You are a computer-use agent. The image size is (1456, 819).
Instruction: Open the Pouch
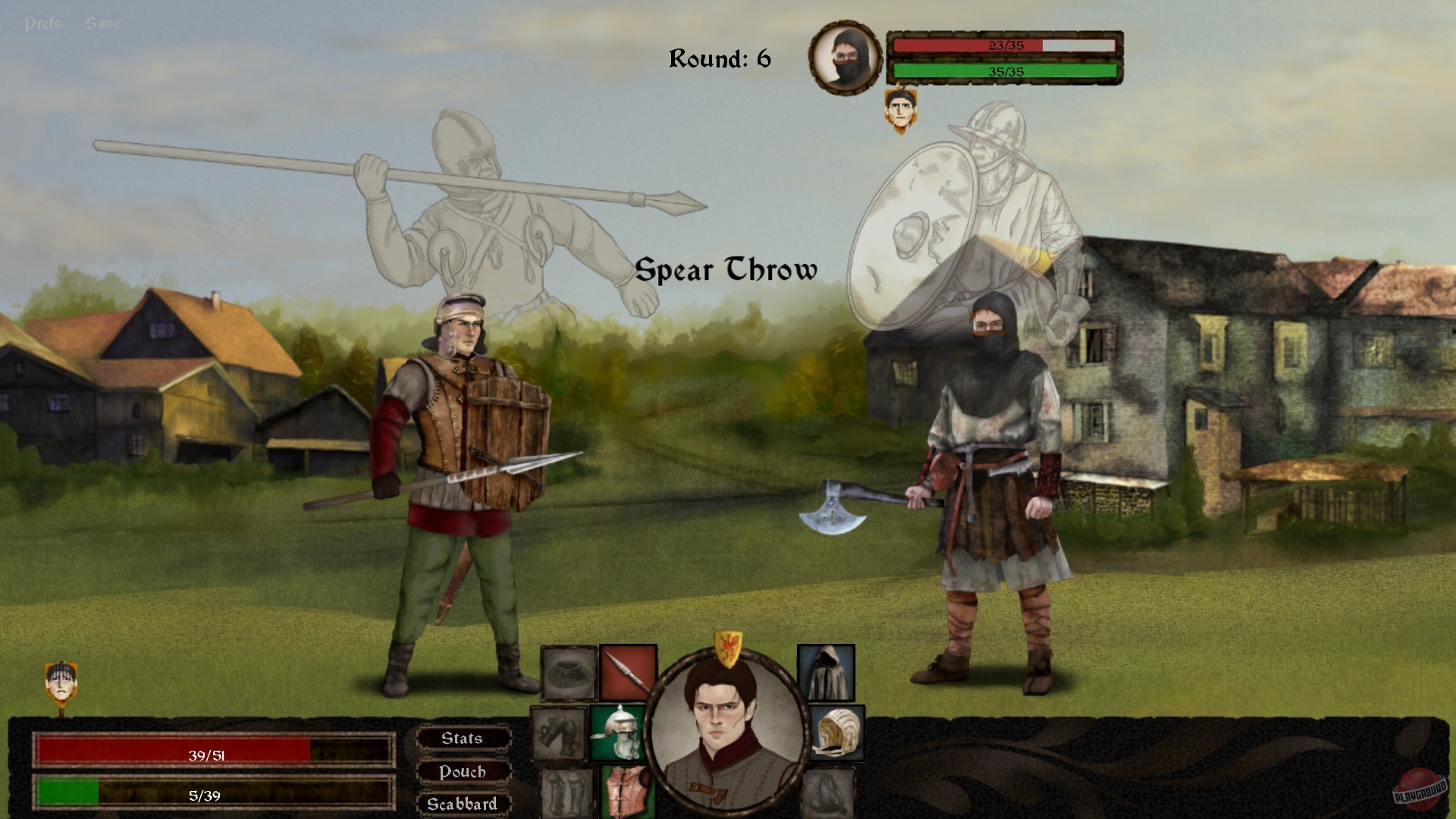[x=463, y=771]
